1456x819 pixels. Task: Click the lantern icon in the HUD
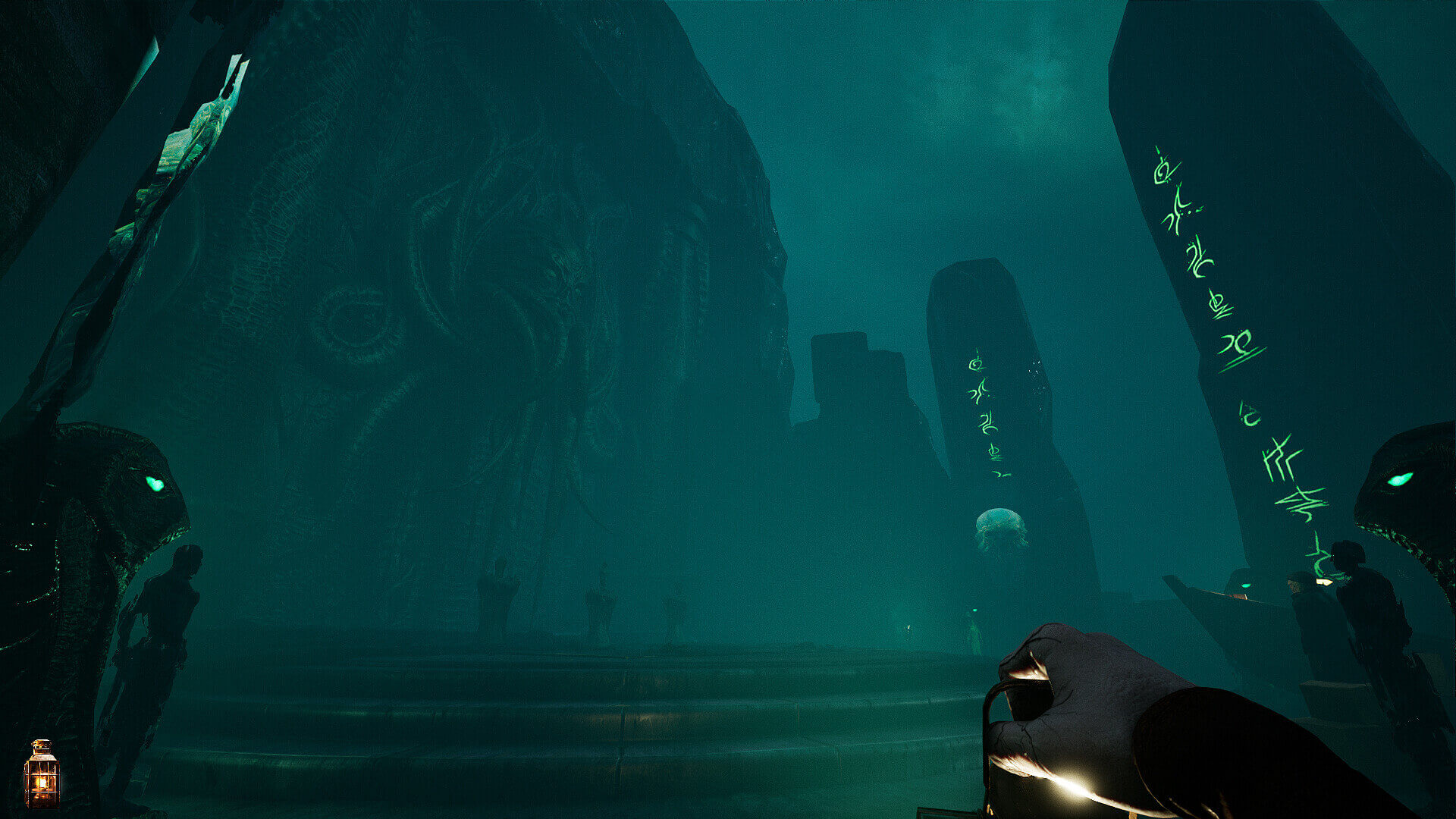click(42, 773)
